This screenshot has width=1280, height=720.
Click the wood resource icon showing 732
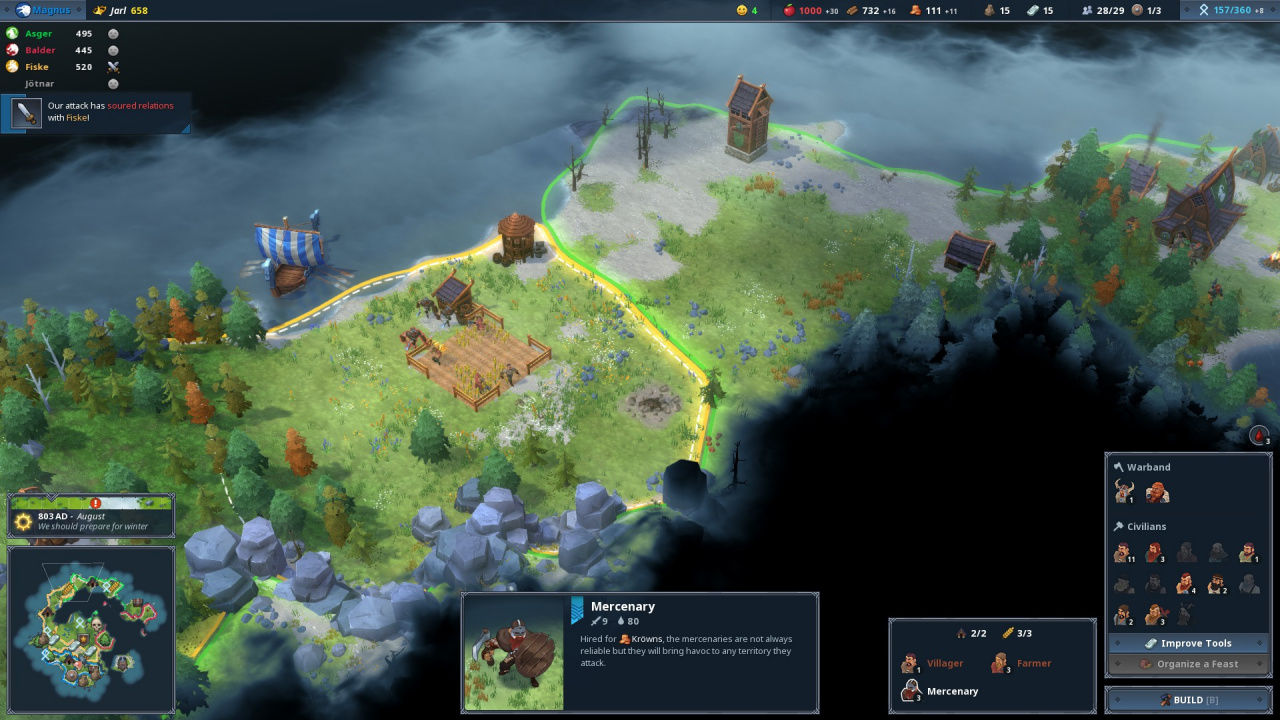coord(855,10)
